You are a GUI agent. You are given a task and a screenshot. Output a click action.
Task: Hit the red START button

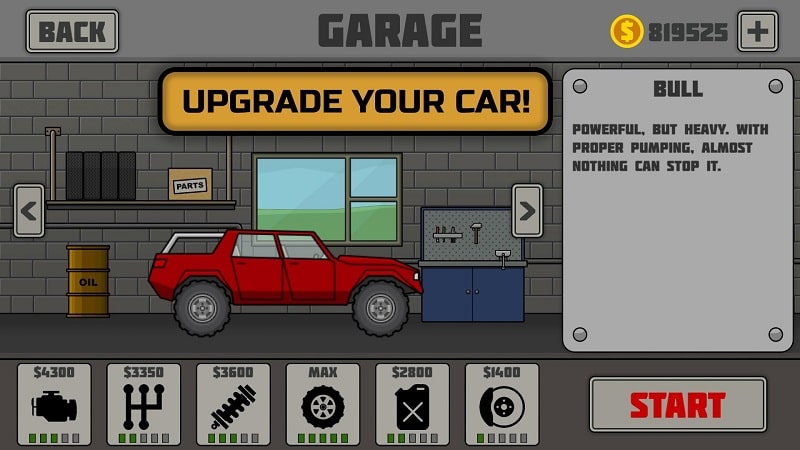[x=677, y=404]
